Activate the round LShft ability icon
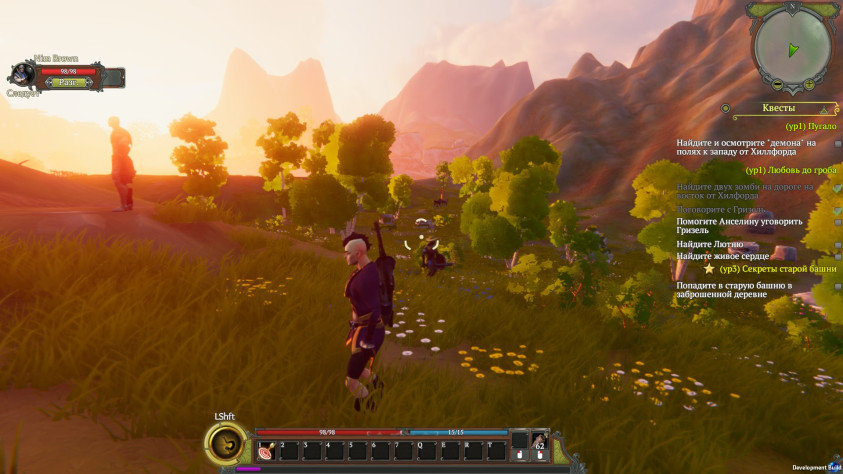The height and width of the screenshot is (474, 843). pos(225,444)
